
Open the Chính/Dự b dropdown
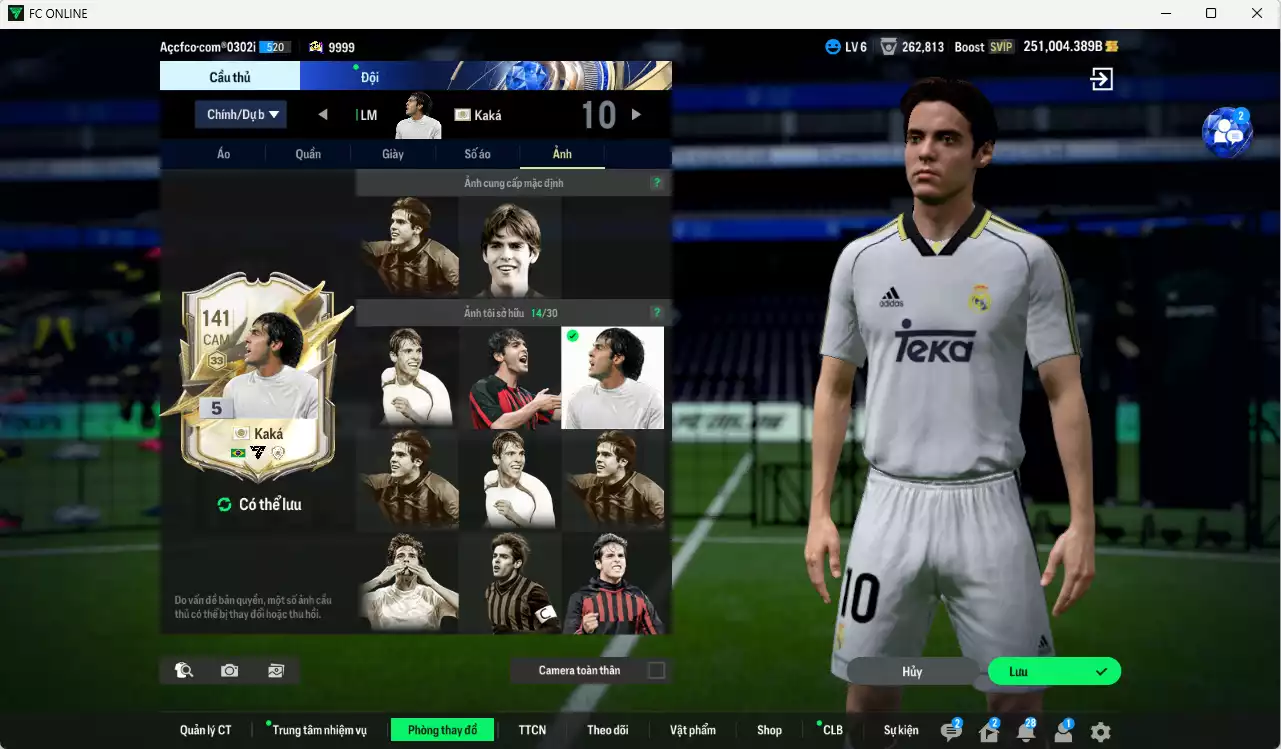point(240,114)
